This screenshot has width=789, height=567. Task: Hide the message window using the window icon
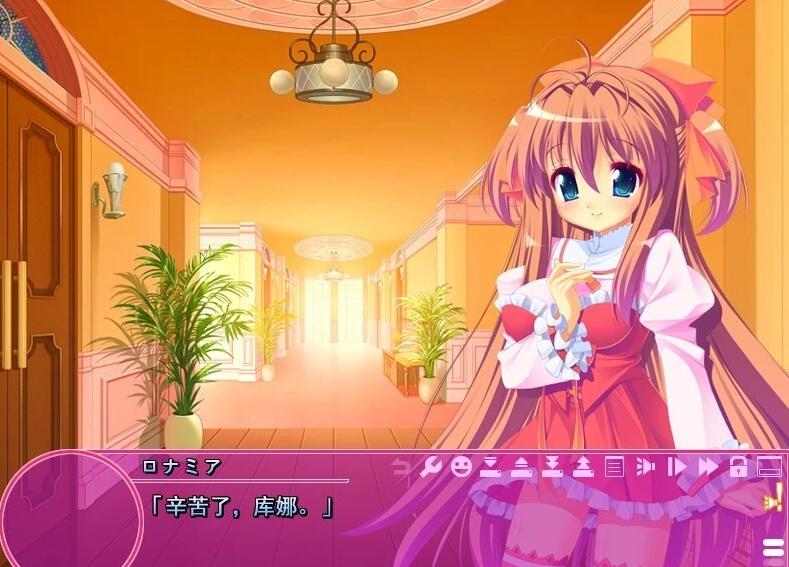point(768,466)
